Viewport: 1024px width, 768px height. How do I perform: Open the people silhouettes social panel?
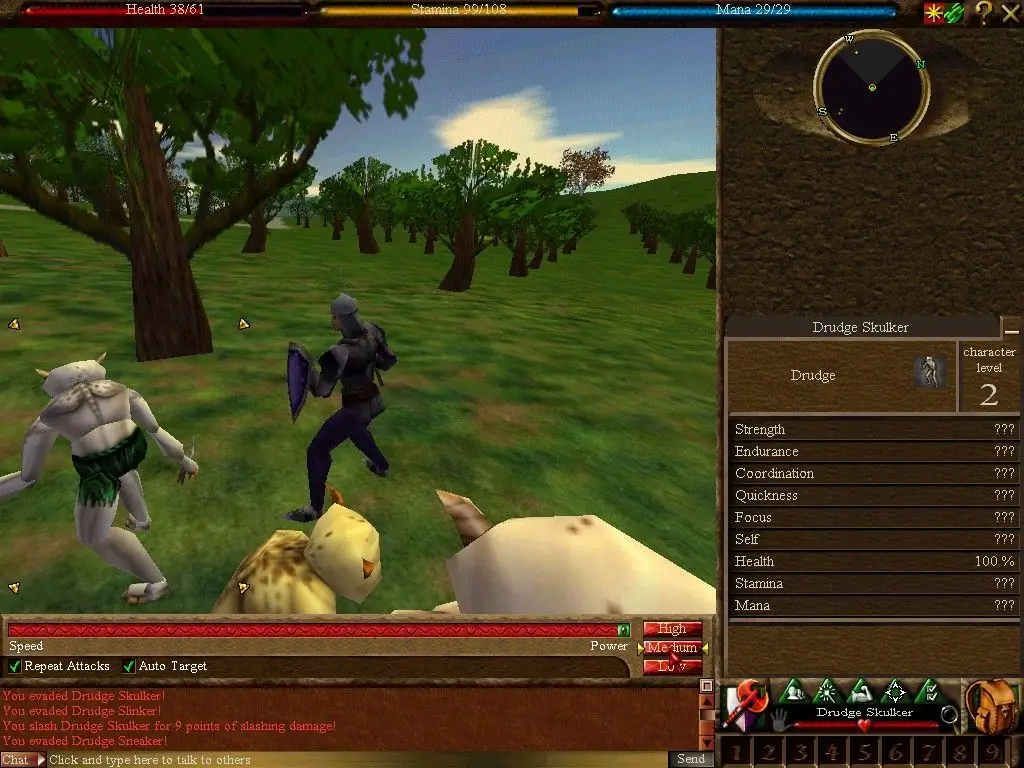pos(793,691)
